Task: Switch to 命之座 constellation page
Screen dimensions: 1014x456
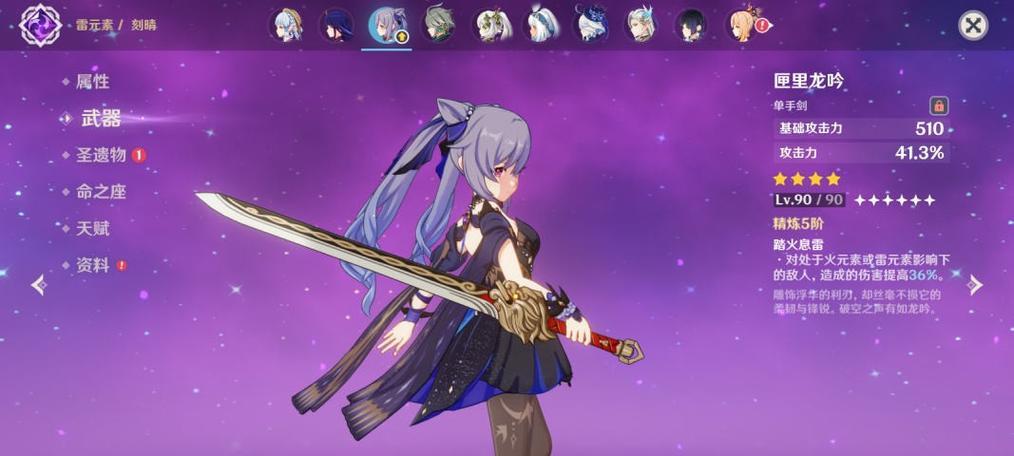Action: tap(101, 191)
